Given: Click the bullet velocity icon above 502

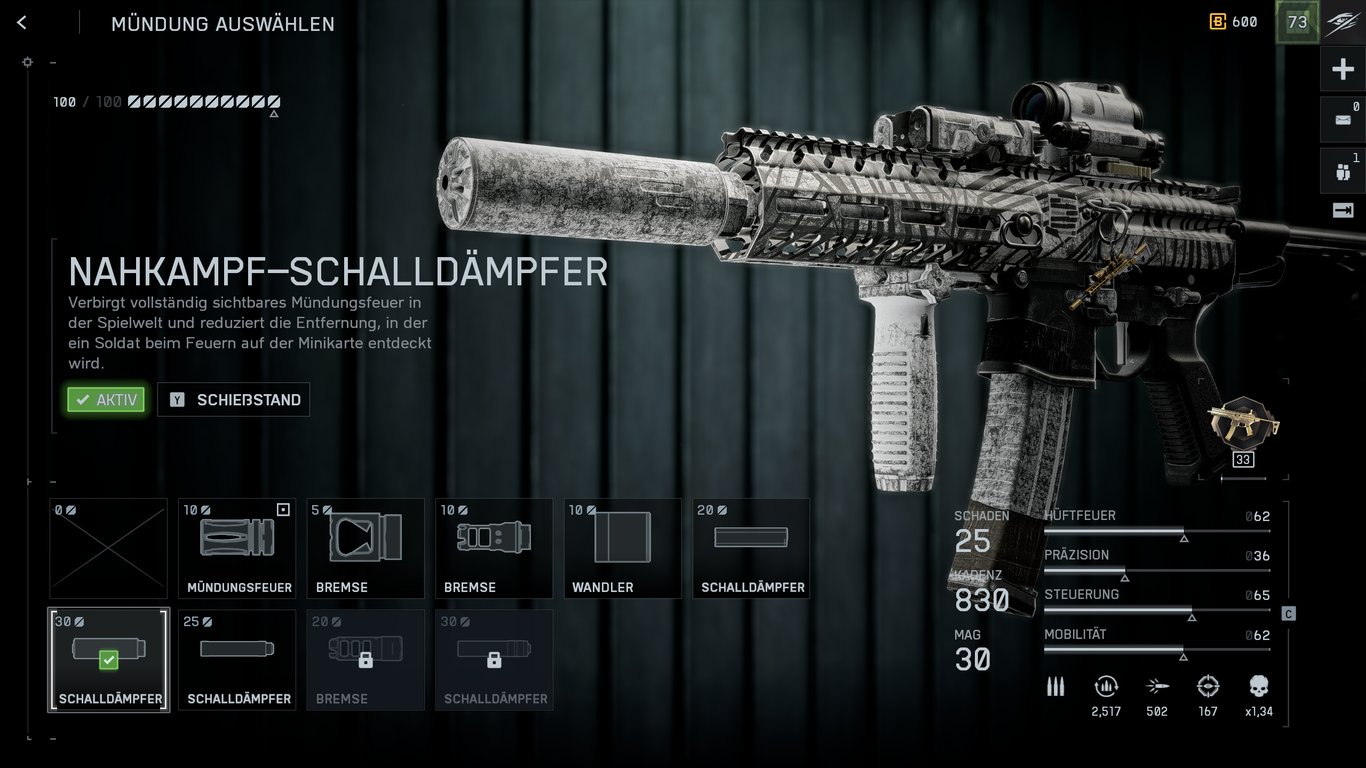Looking at the screenshot, I should point(1157,687).
